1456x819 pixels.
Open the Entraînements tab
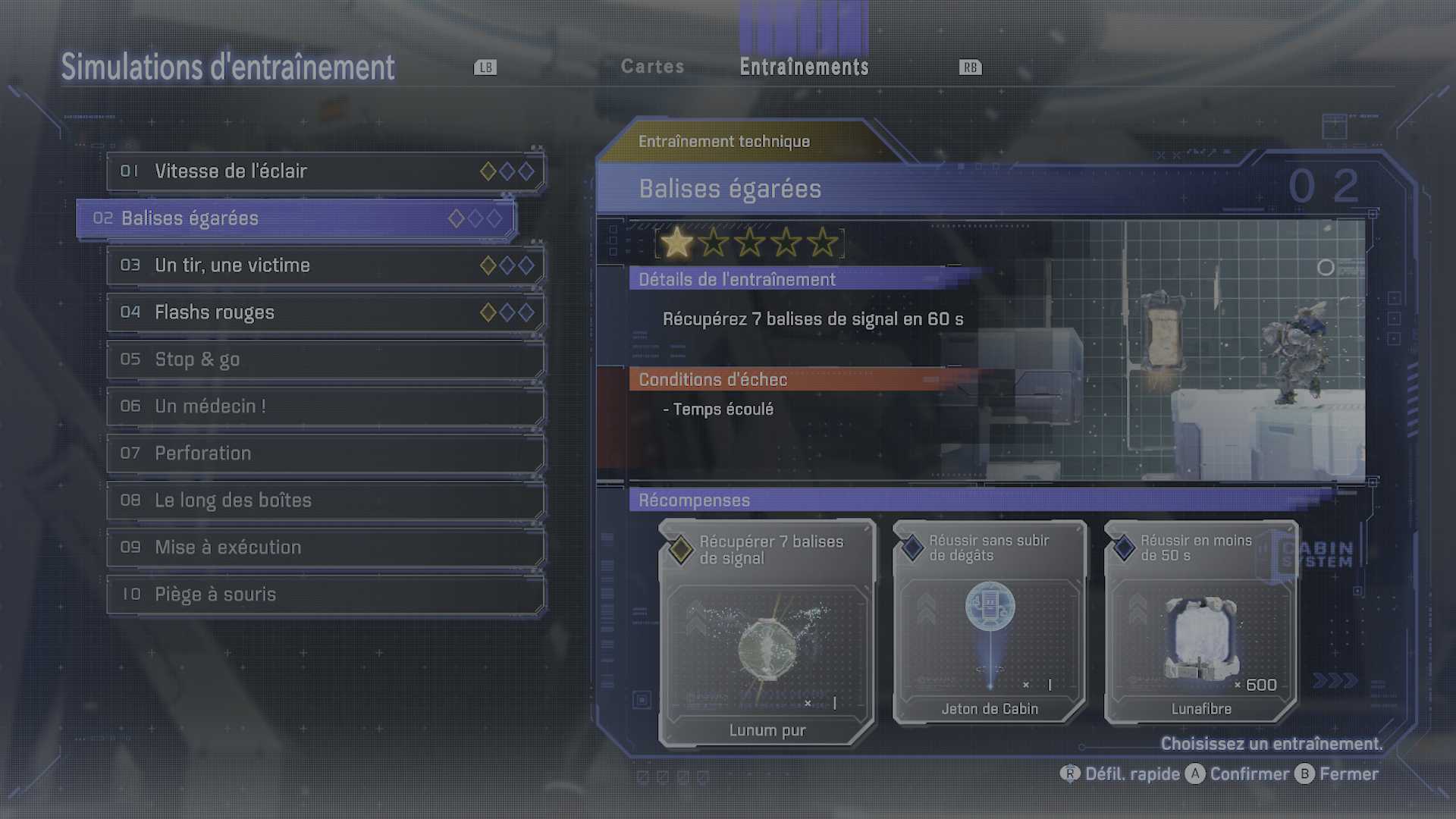click(804, 67)
